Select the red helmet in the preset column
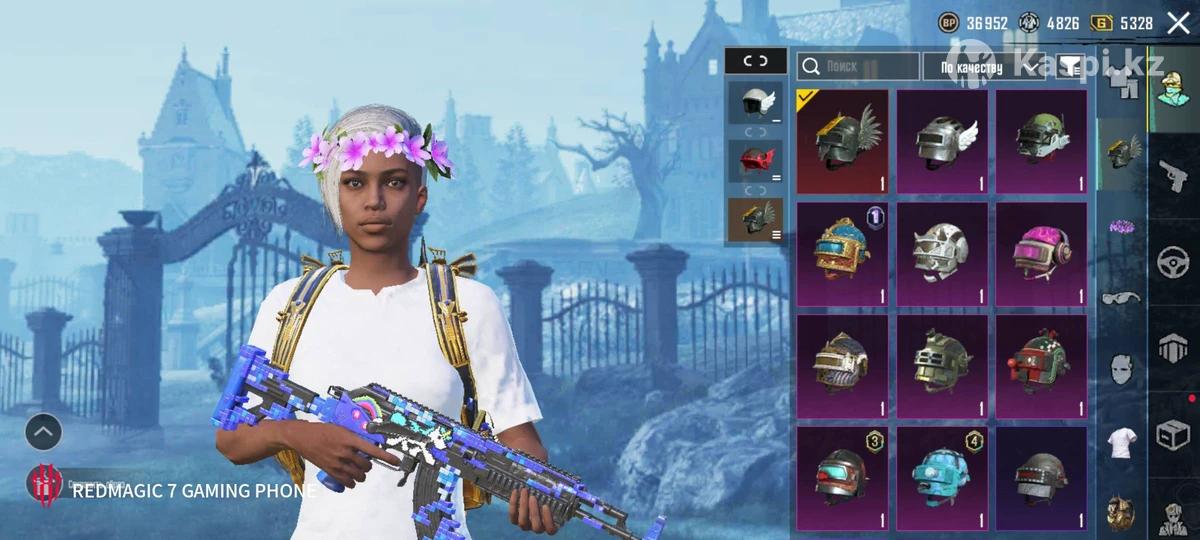The height and width of the screenshot is (540, 1200). click(x=756, y=160)
